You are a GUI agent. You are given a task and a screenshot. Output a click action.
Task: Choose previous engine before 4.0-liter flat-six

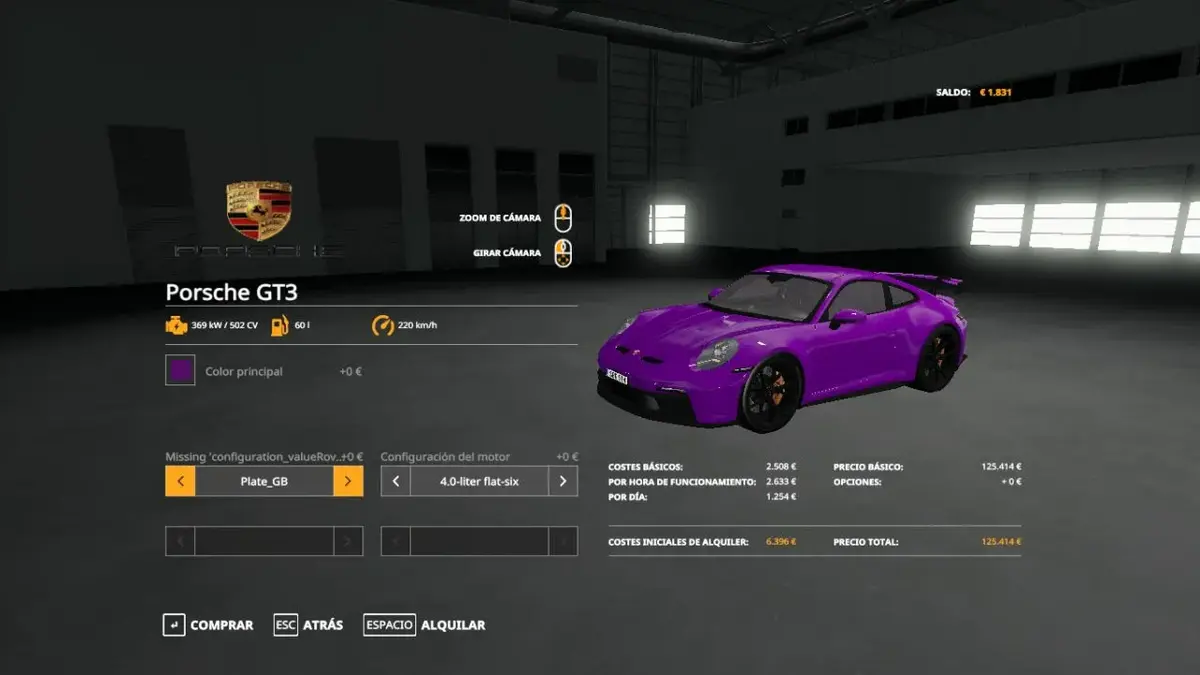[396, 481]
